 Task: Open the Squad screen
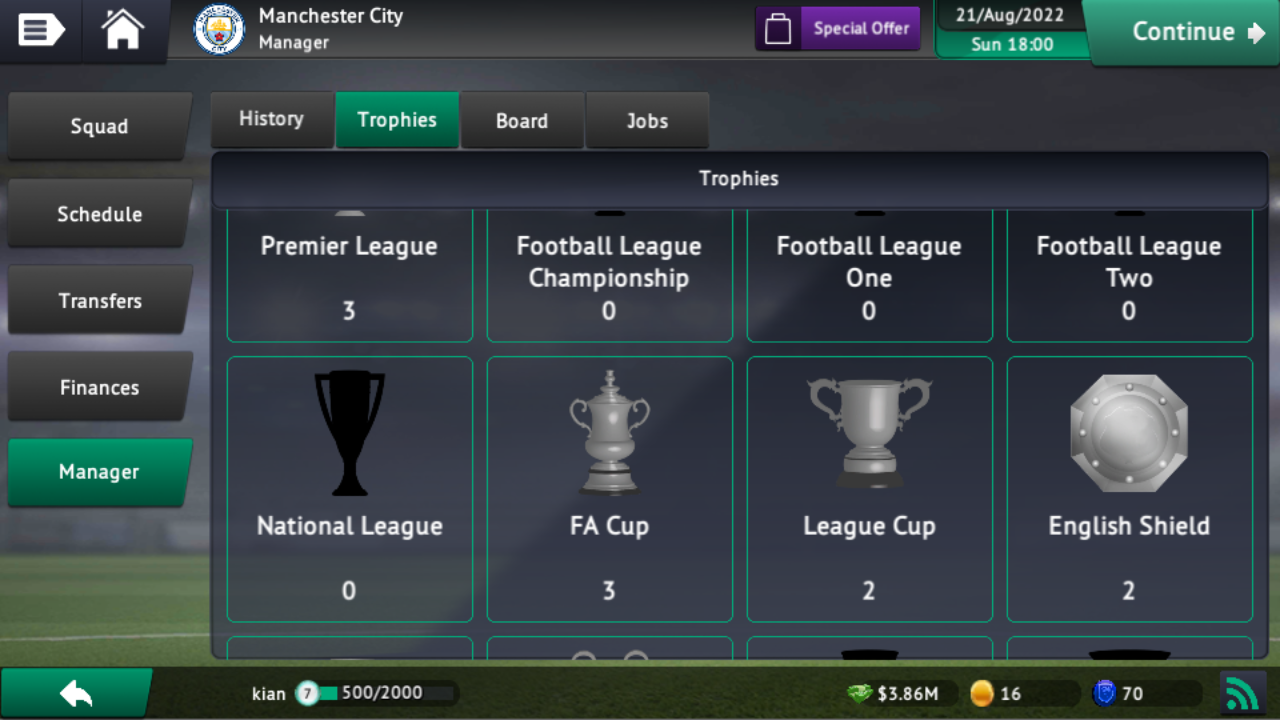(x=99, y=127)
